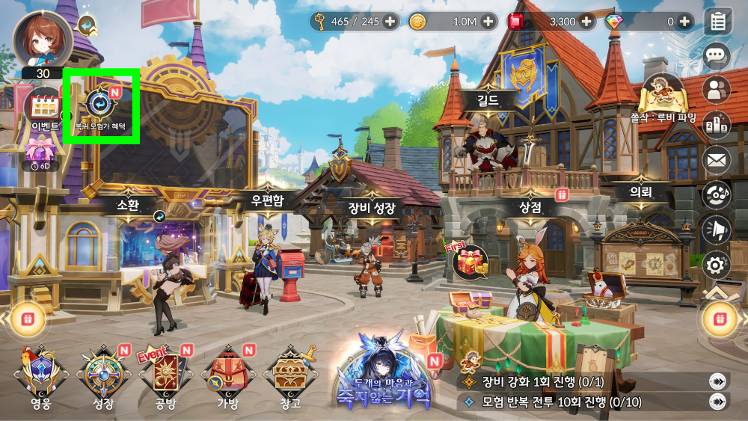Open the friends icon
This screenshot has width=748, height=421.
(716, 89)
